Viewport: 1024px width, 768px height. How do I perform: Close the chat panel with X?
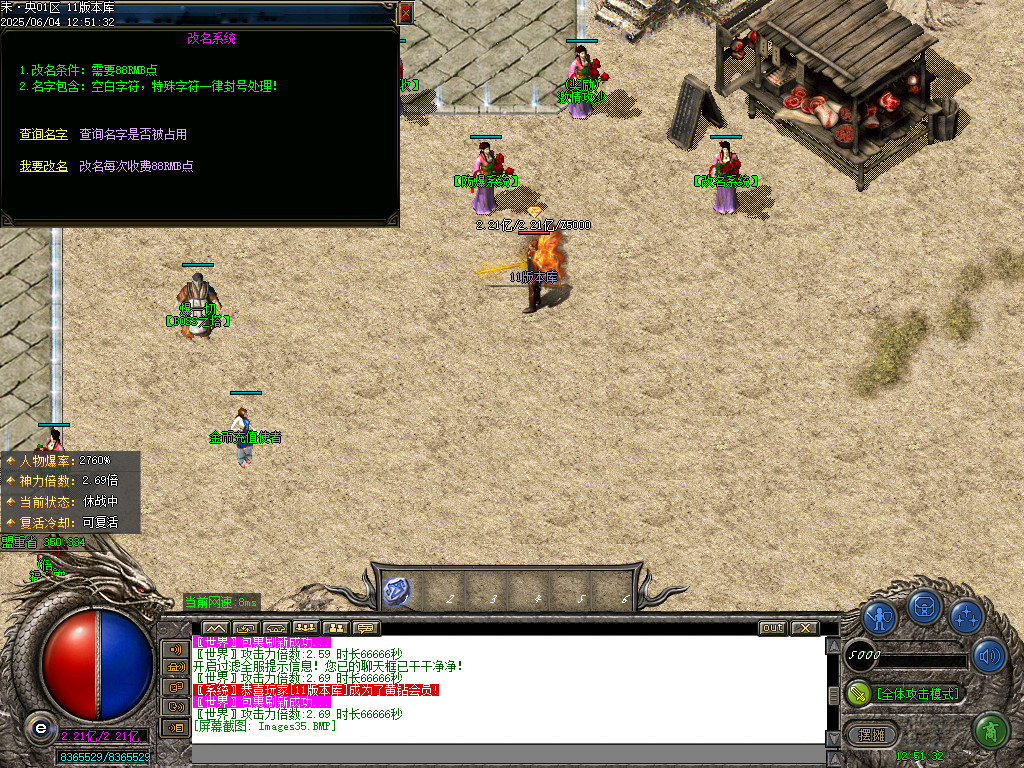pyautogui.click(x=804, y=628)
